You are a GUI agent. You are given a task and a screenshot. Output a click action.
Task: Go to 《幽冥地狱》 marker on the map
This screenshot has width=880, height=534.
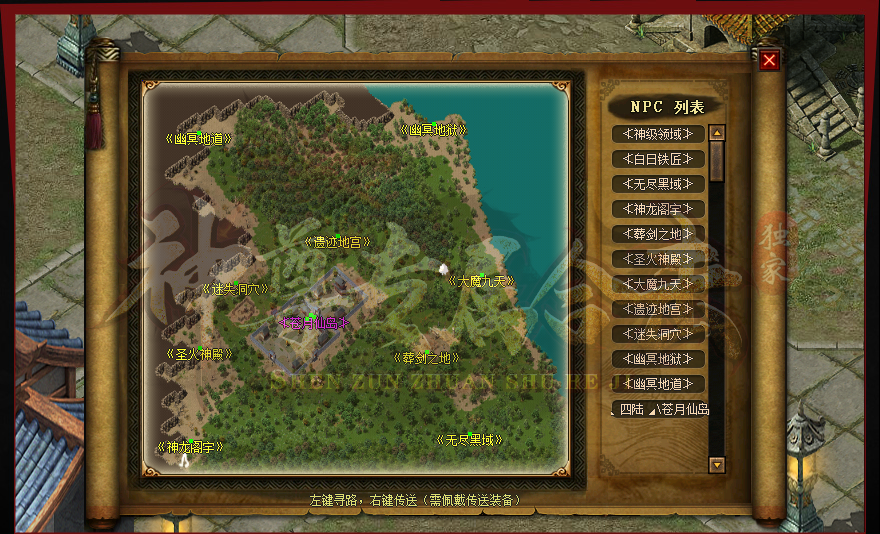click(433, 130)
